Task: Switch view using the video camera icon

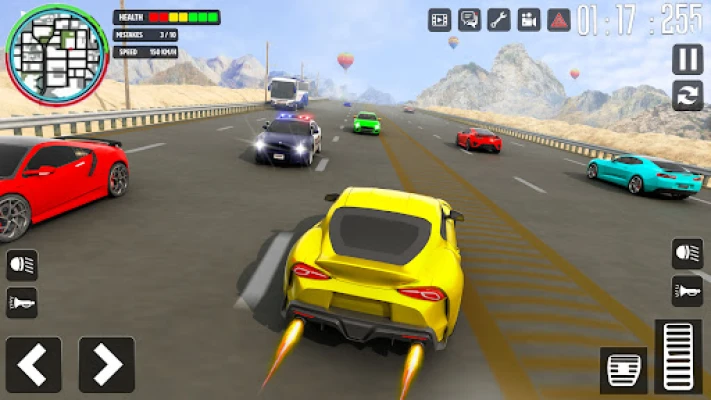Action: [x=529, y=19]
